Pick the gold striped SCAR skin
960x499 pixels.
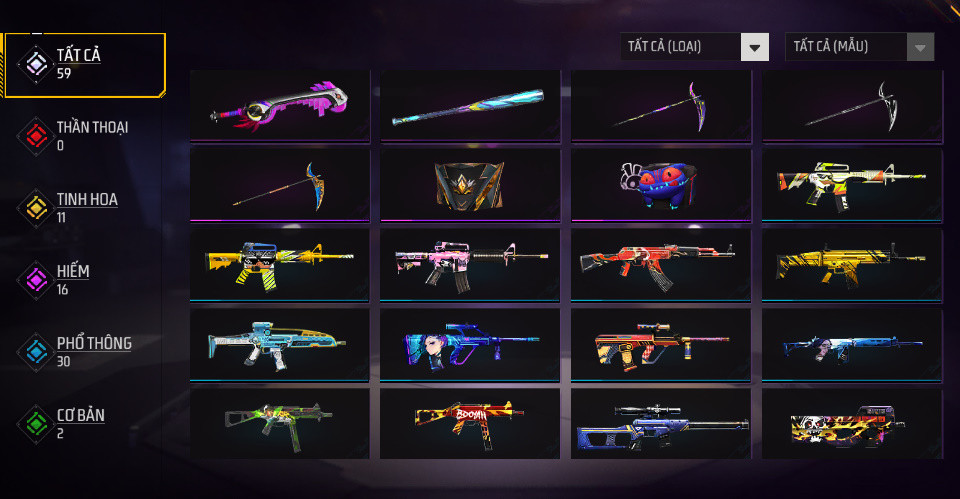852,264
